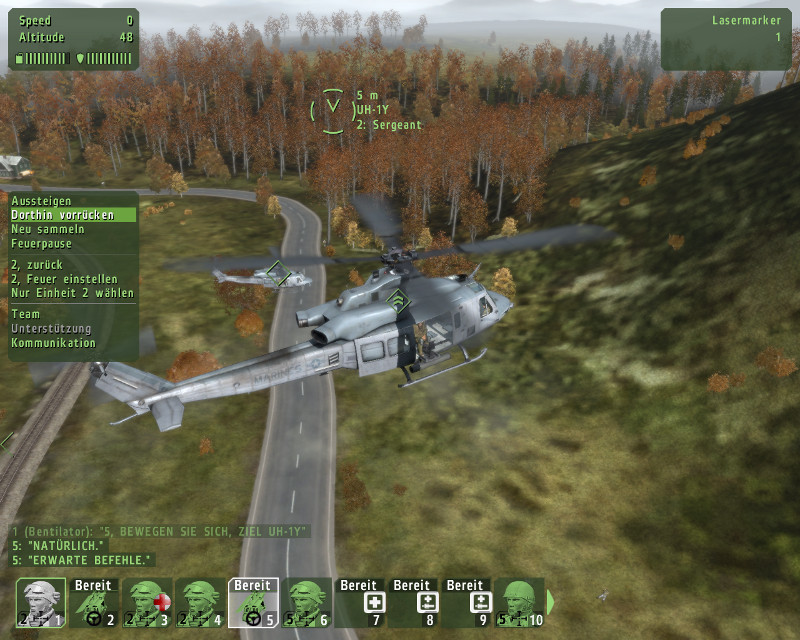Screen dimensions: 800x640
Task: Select highlighted unit 5 in the unit bar
Action: (x=254, y=603)
